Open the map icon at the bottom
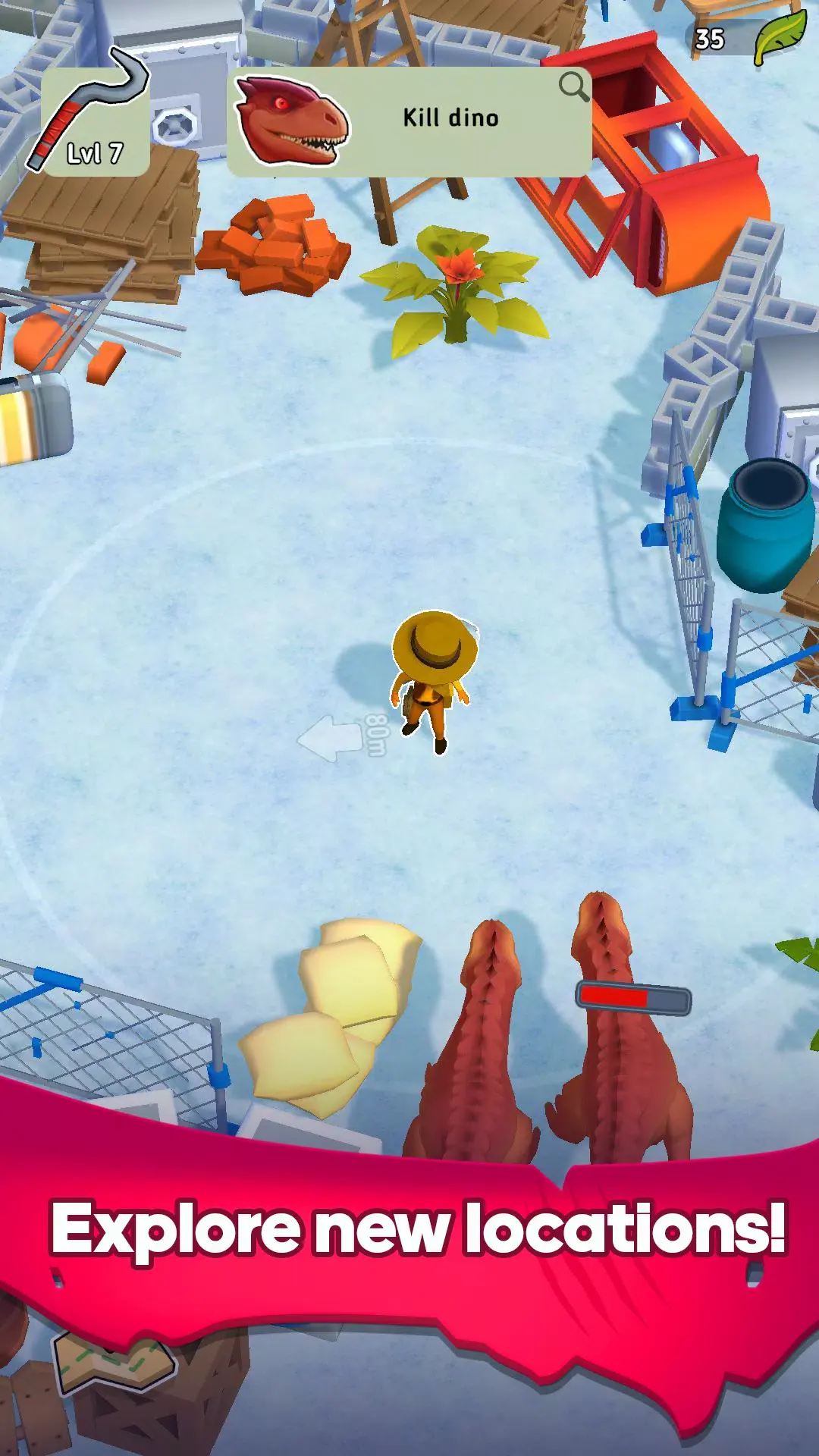 114,1362
